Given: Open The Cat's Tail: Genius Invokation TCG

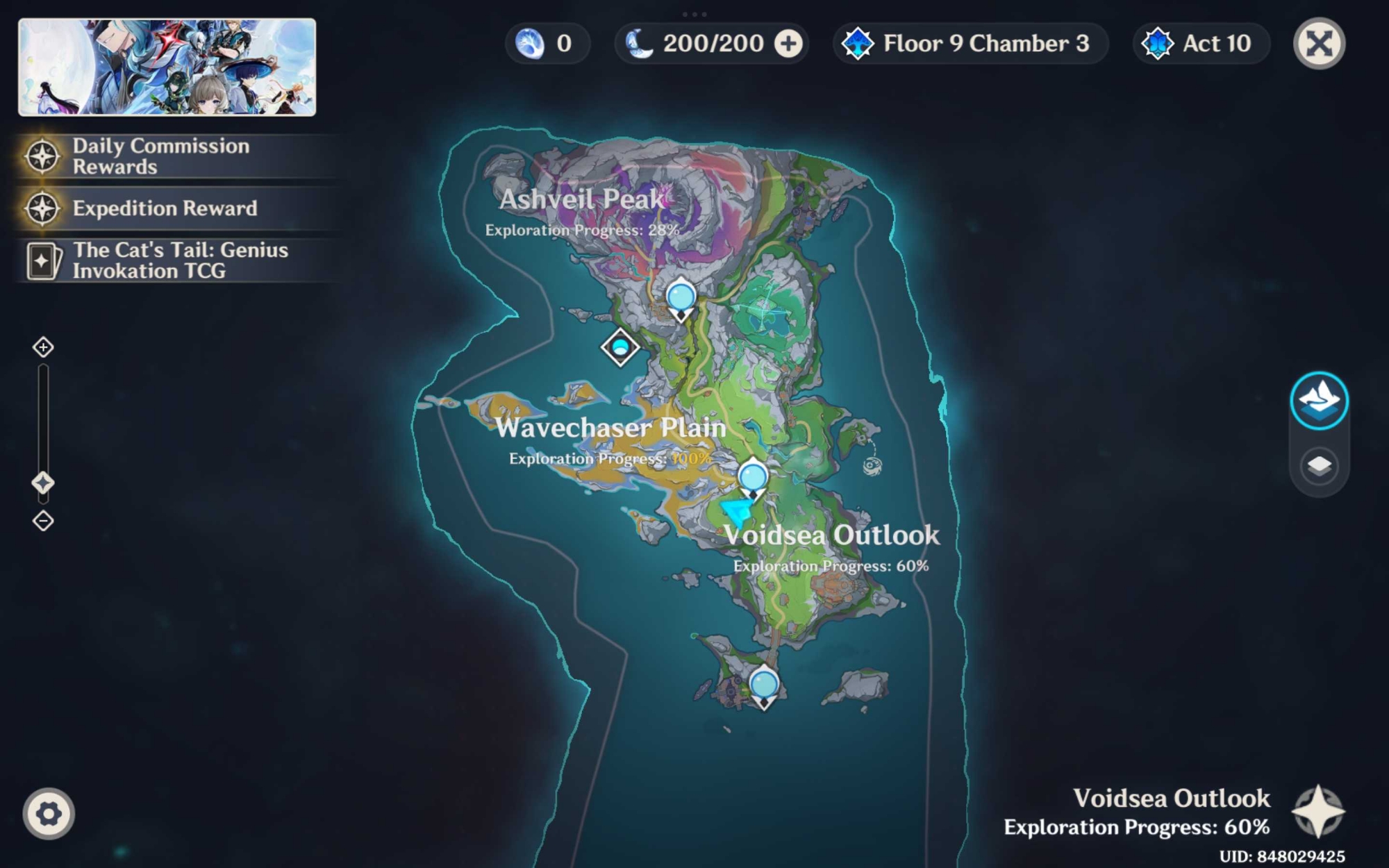Looking at the screenshot, I should (180, 260).
